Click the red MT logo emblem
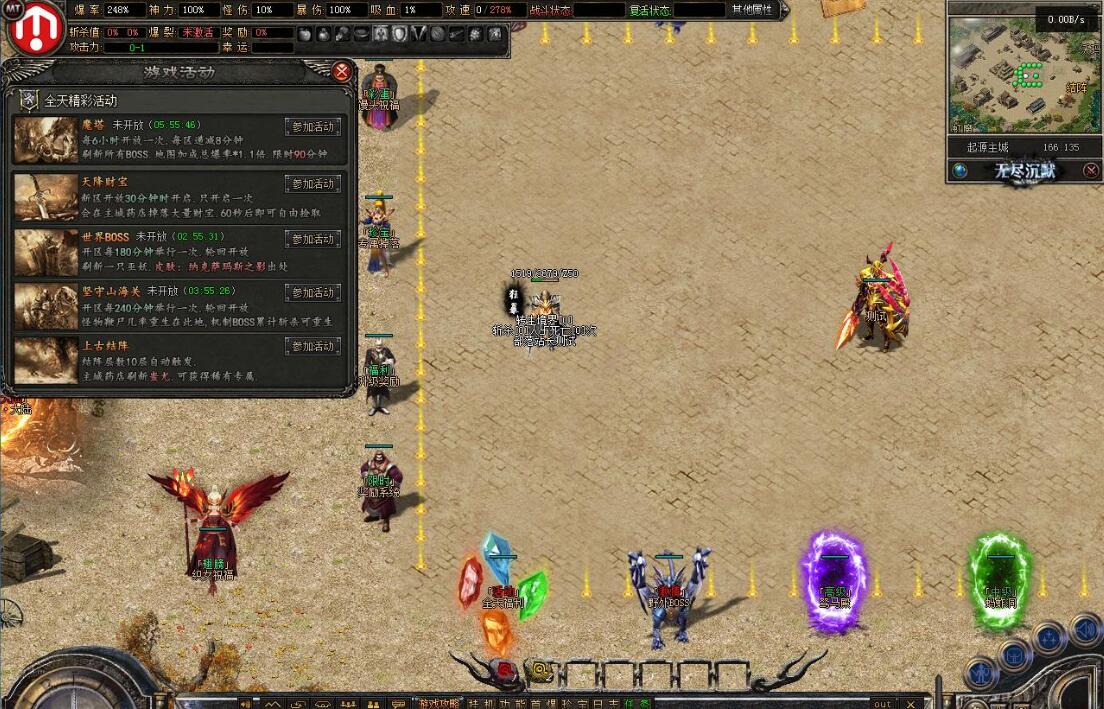 tap(37, 30)
